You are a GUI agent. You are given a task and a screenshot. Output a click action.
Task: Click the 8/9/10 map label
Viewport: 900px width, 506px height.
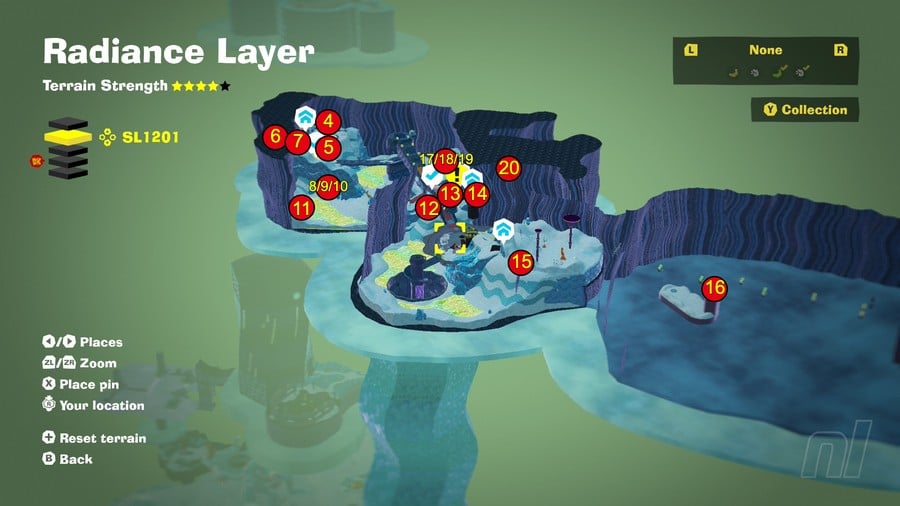pyautogui.click(x=328, y=186)
